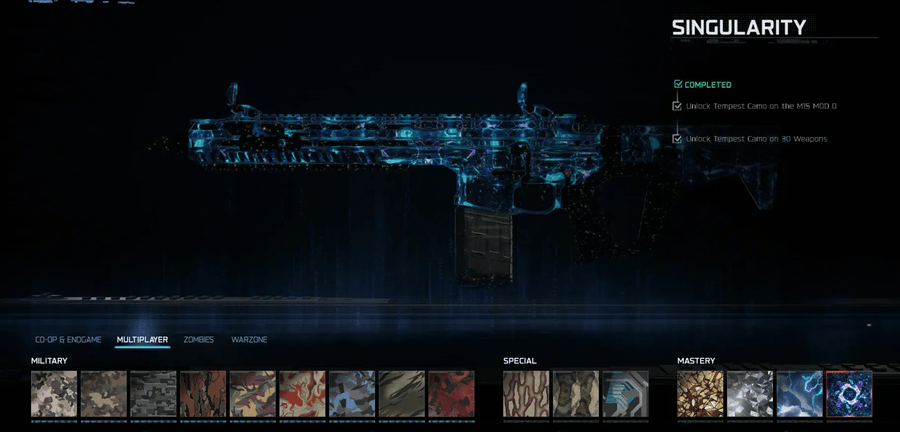Select the gray-blue geometric Special camo
The width and height of the screenshot is (900, 432).
(x=625, y=394)
